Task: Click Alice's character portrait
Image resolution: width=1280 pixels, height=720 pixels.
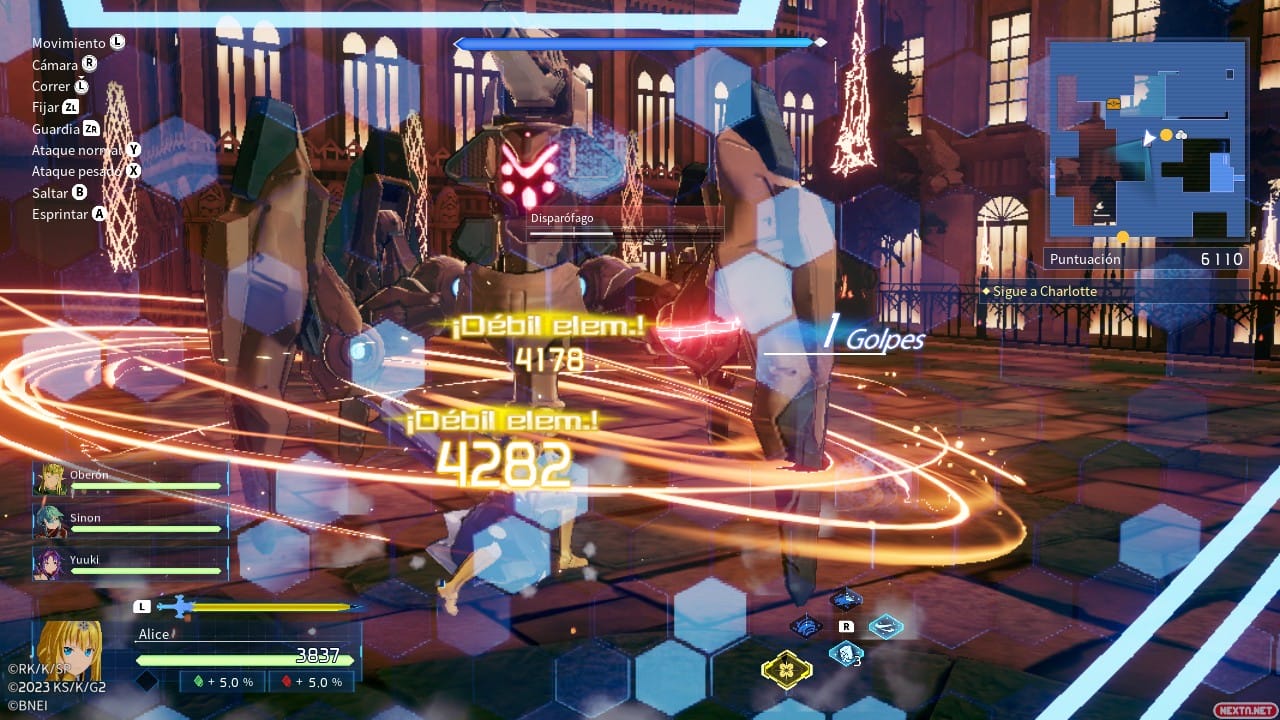Action: coord(68,651)
